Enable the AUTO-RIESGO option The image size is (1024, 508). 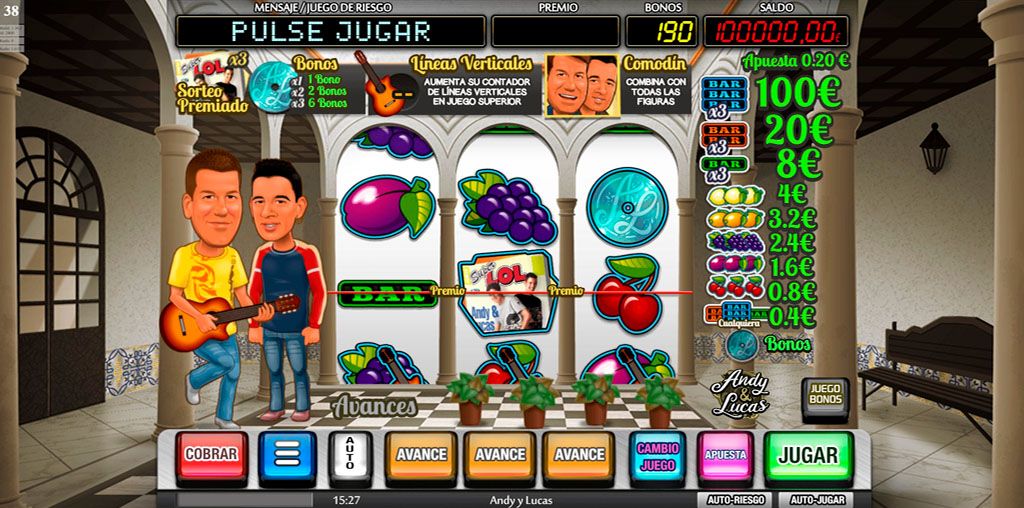[733, 499]
